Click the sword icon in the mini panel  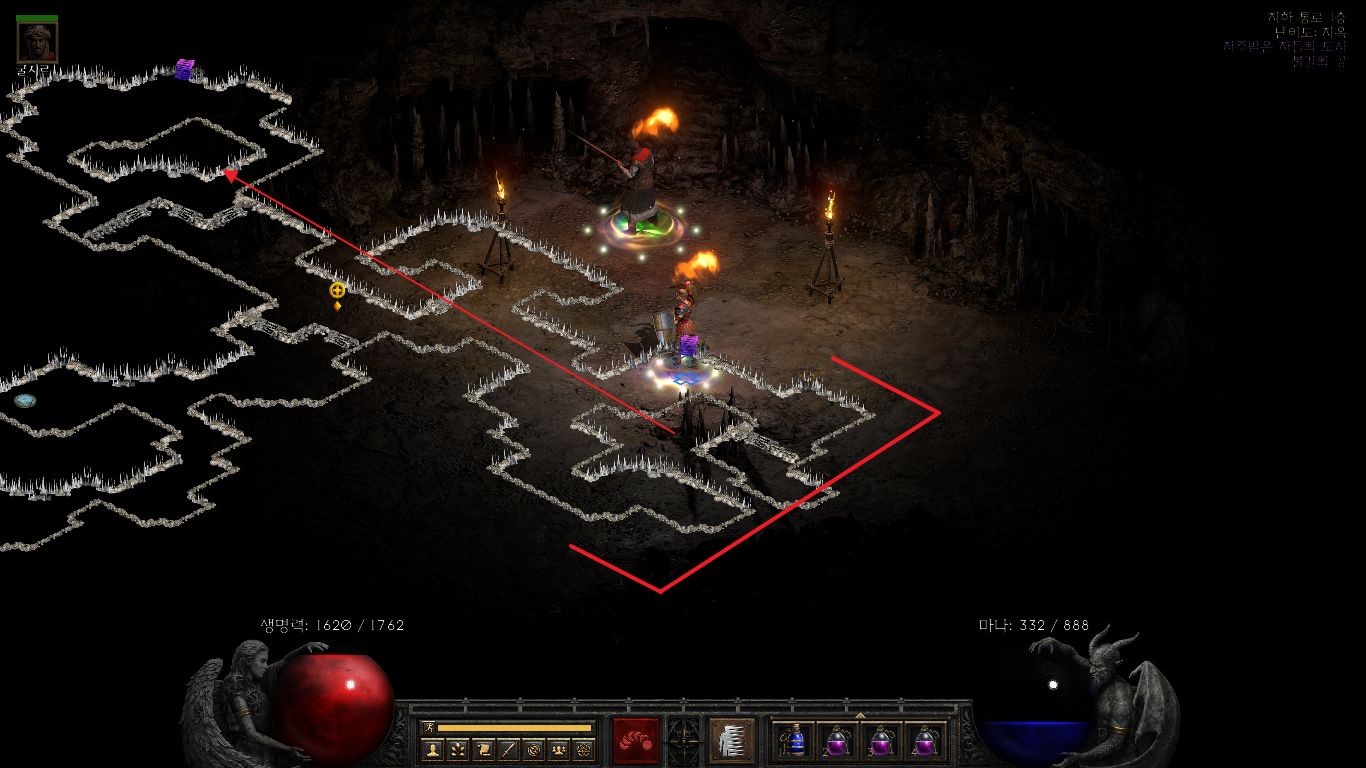click(508, 749)
